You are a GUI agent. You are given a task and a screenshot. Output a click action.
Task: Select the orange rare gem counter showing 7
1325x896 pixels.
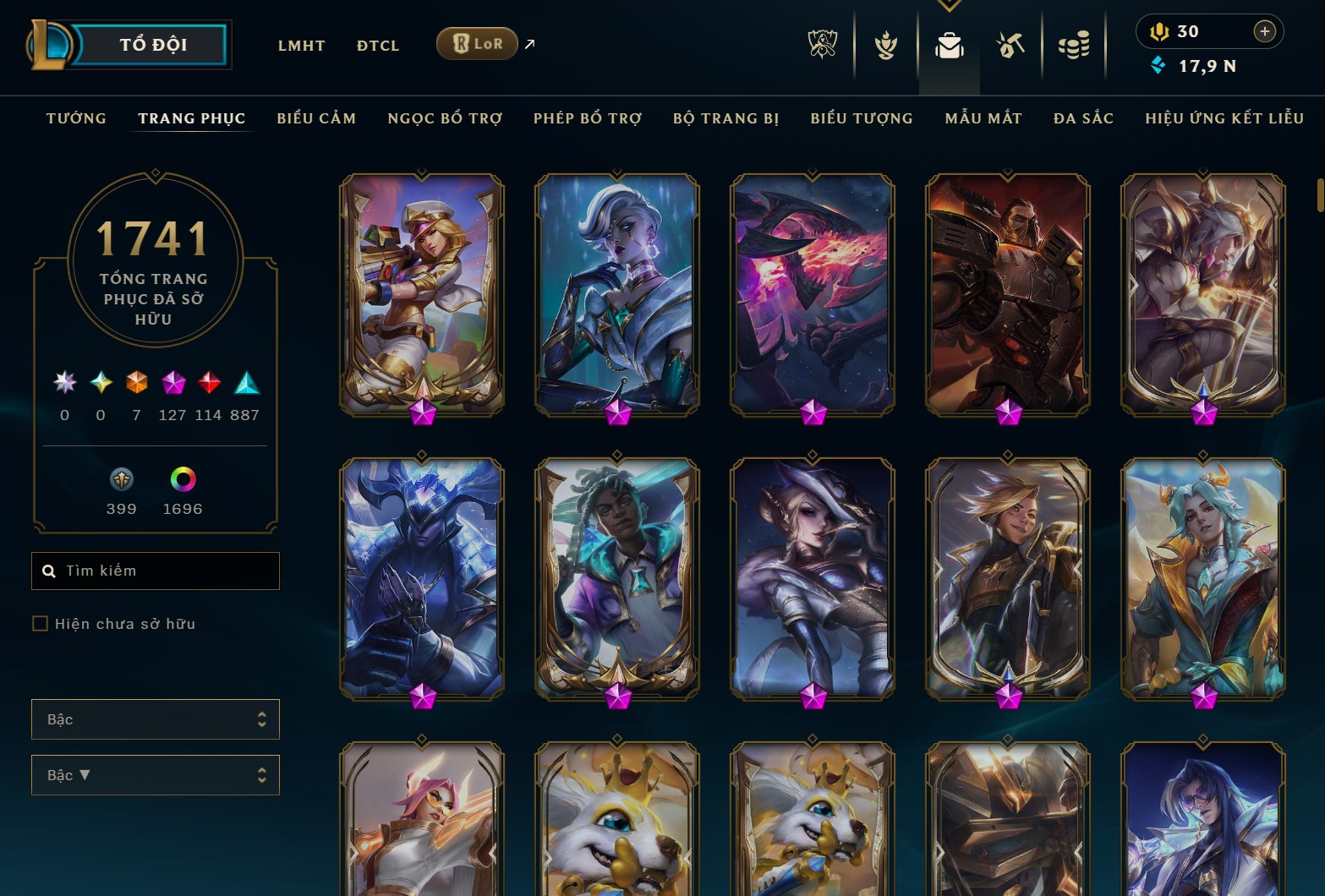click(x=136, y=383)
